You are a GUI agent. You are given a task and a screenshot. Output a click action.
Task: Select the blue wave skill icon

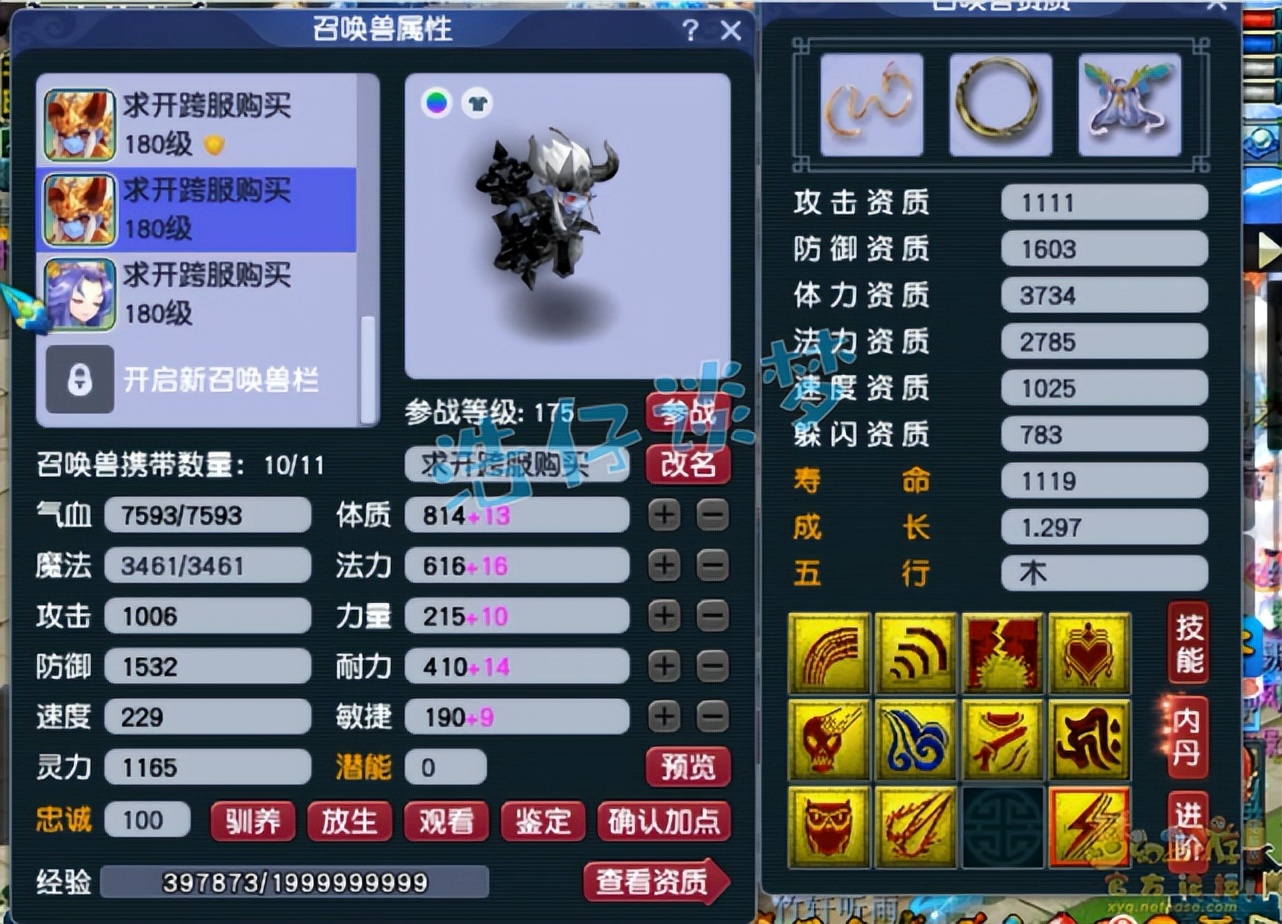[x=917, y=740]
